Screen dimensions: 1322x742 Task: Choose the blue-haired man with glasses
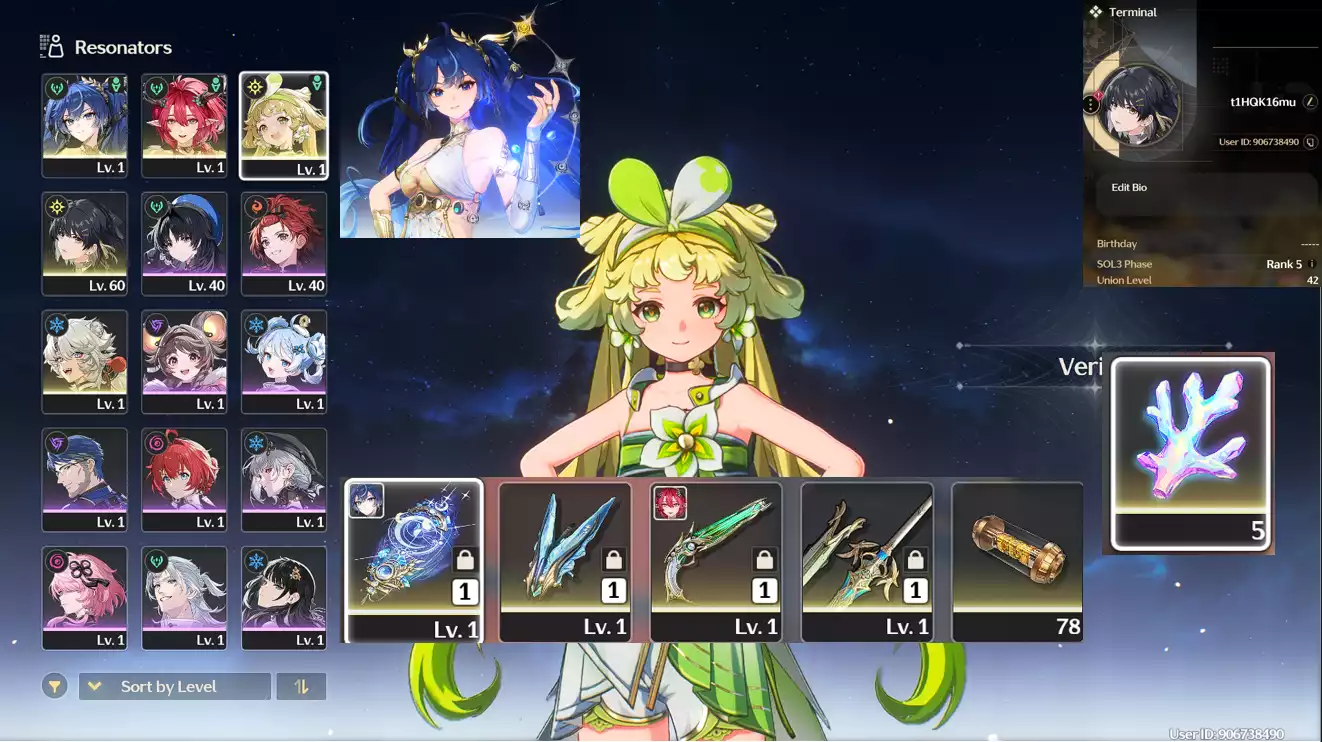point(85,479)
